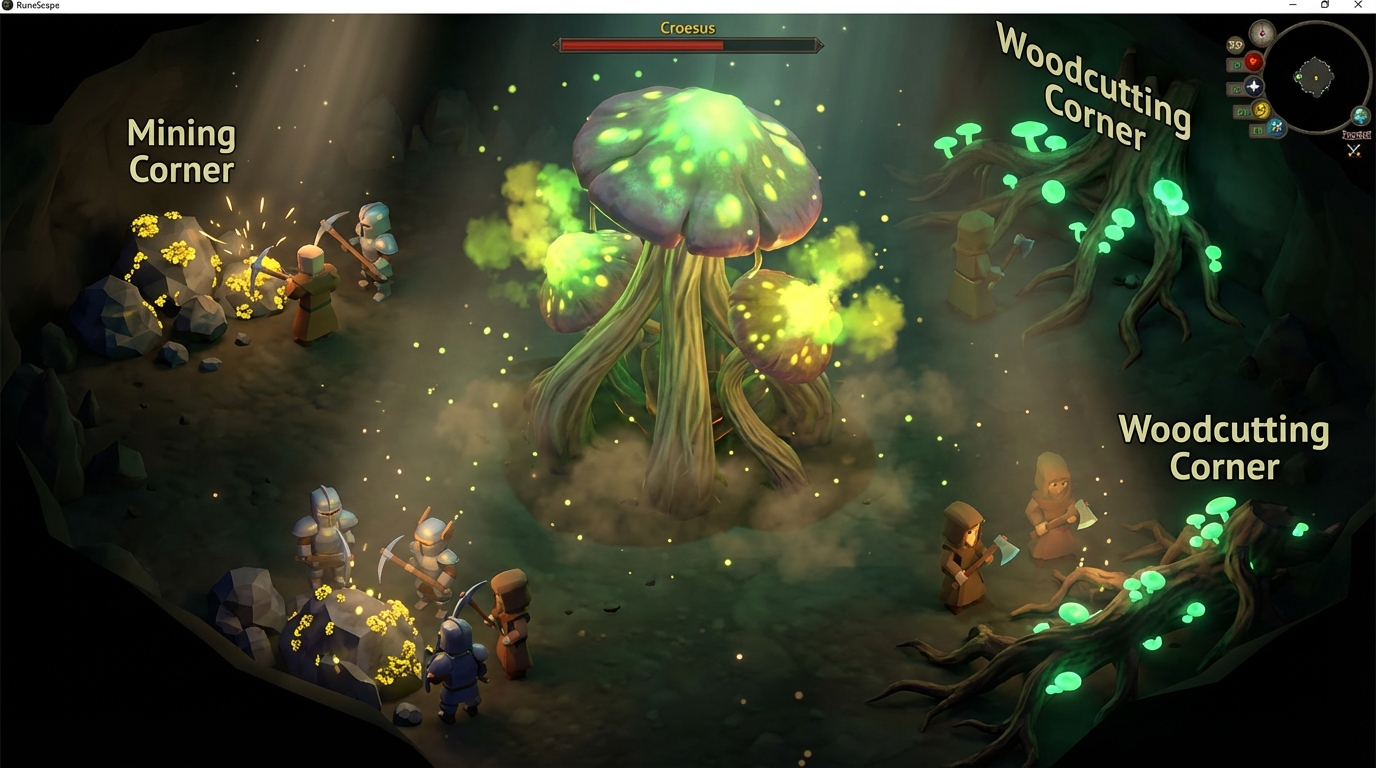Toggle quick prayers via the prayer orb
Image resolution: width=1376 pixels, height=768 pixels.
1254,87
